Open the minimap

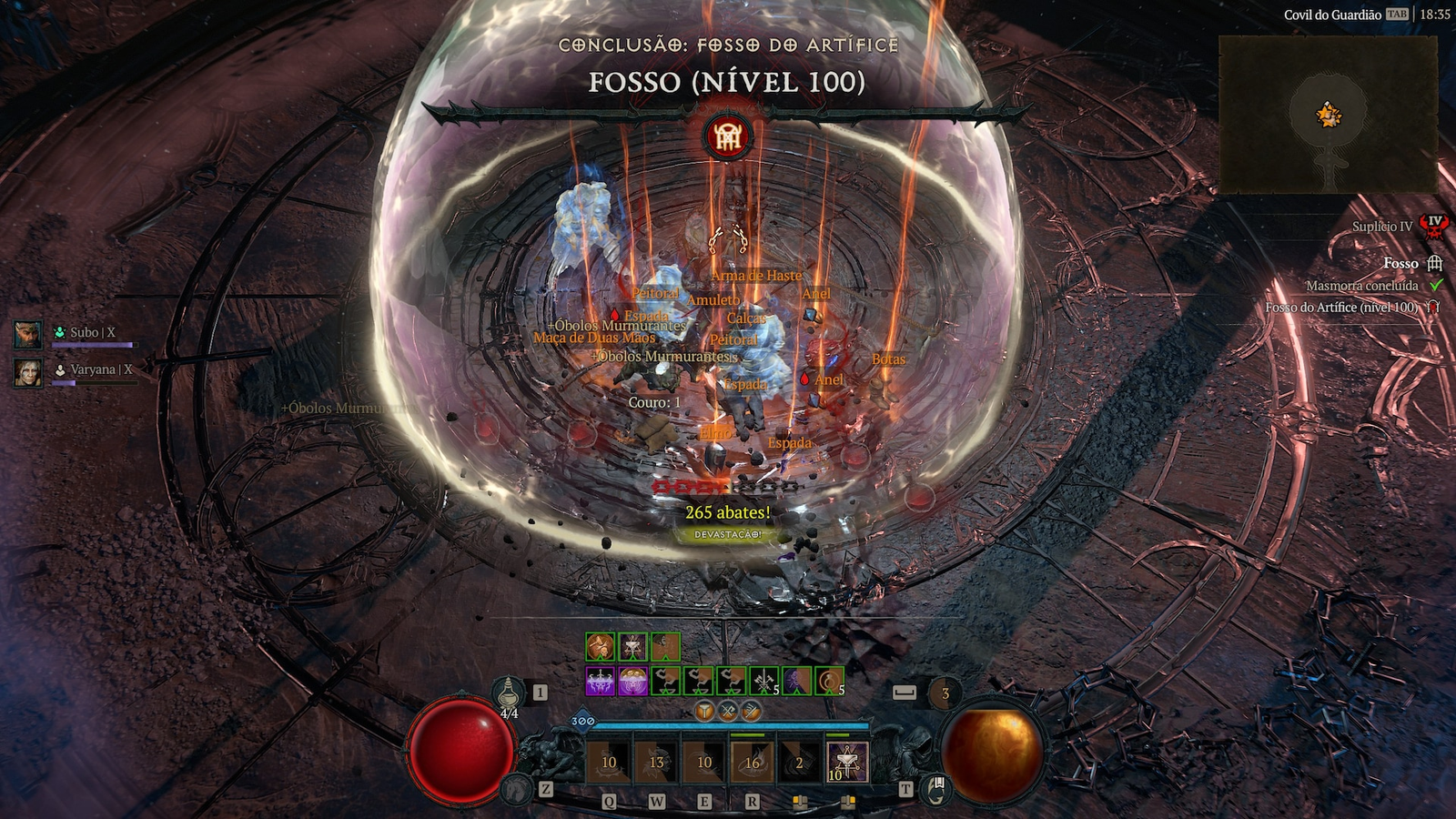click(x=1328, y=115)
